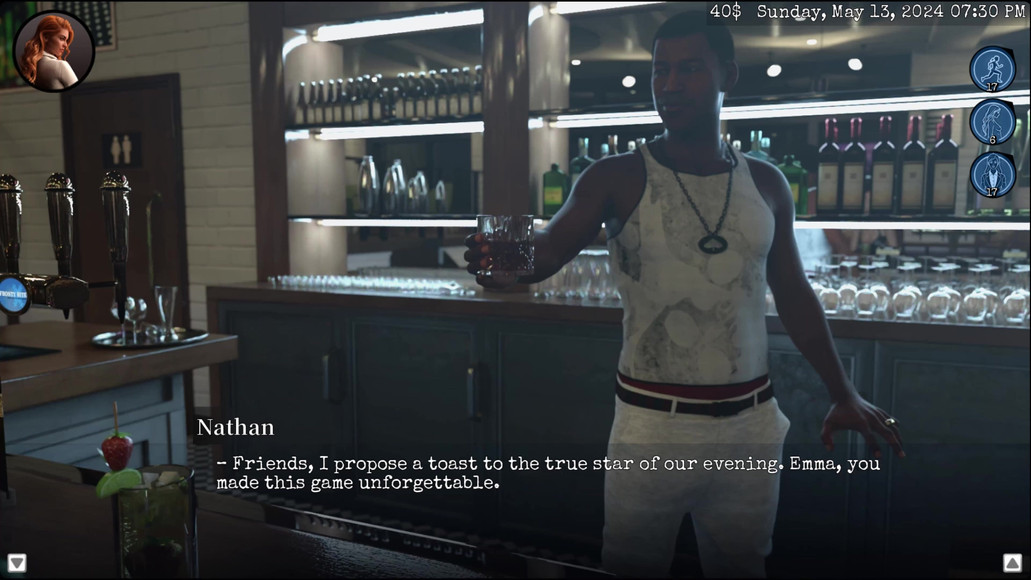Click the down arrow button in corner
Screen dimensions: 1031x580
click(x=17, y=563)
